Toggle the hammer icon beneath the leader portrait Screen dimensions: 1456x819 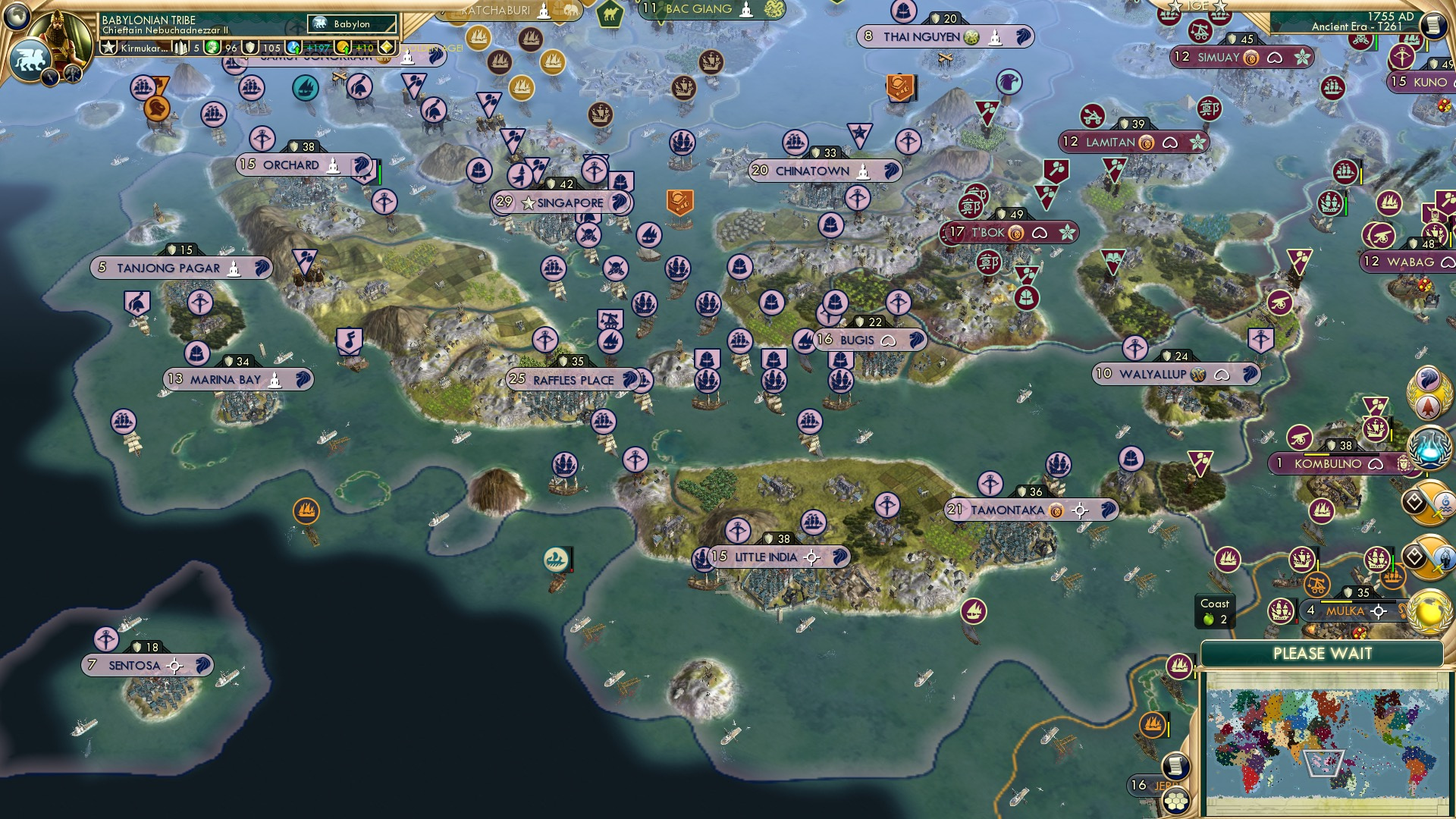72,74
